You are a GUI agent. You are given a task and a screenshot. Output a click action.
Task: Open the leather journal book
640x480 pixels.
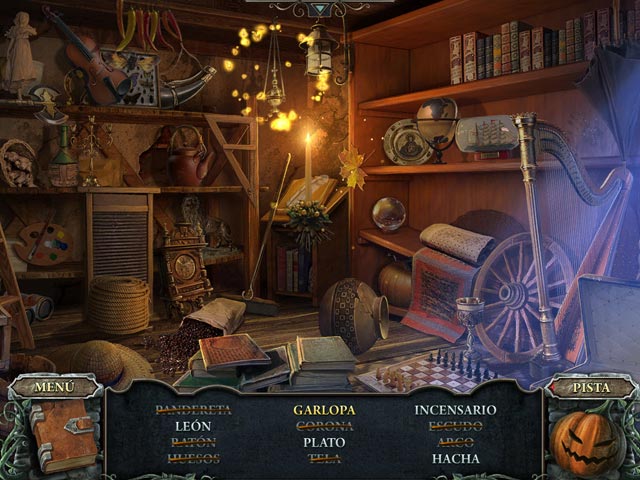click(x=60, y=435)
